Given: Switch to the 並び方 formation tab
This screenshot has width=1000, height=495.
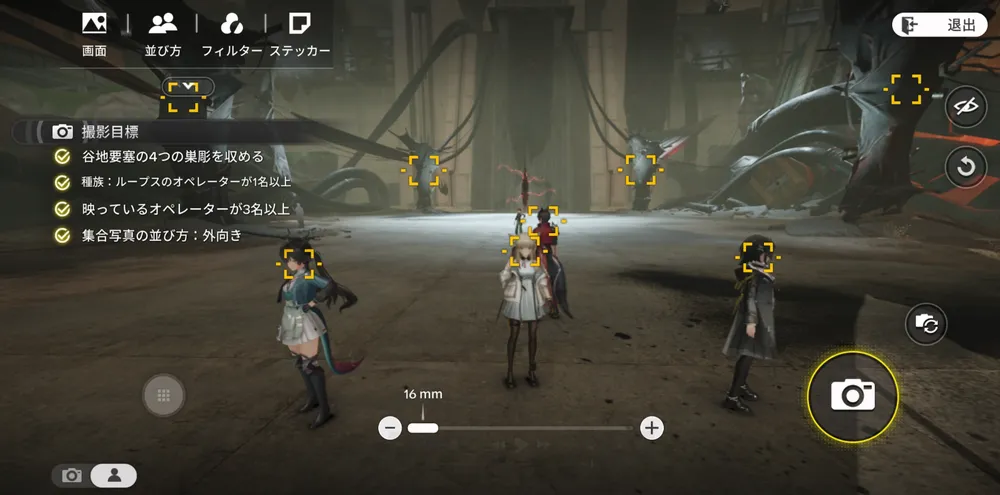Looking at the screenshot, I should [162, 32].
